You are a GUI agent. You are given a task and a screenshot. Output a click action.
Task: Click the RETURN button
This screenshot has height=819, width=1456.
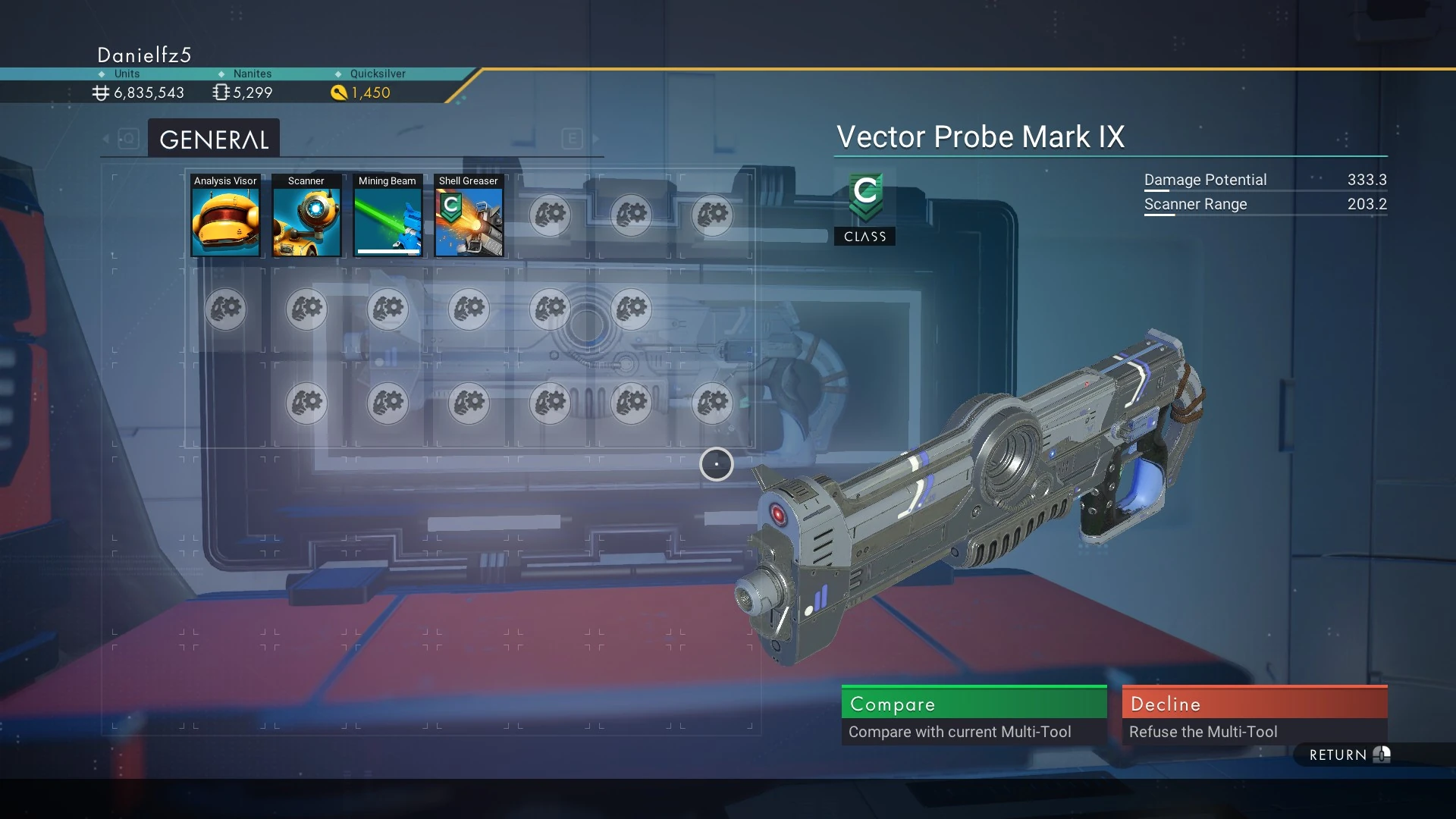(x=1348, y=755)
